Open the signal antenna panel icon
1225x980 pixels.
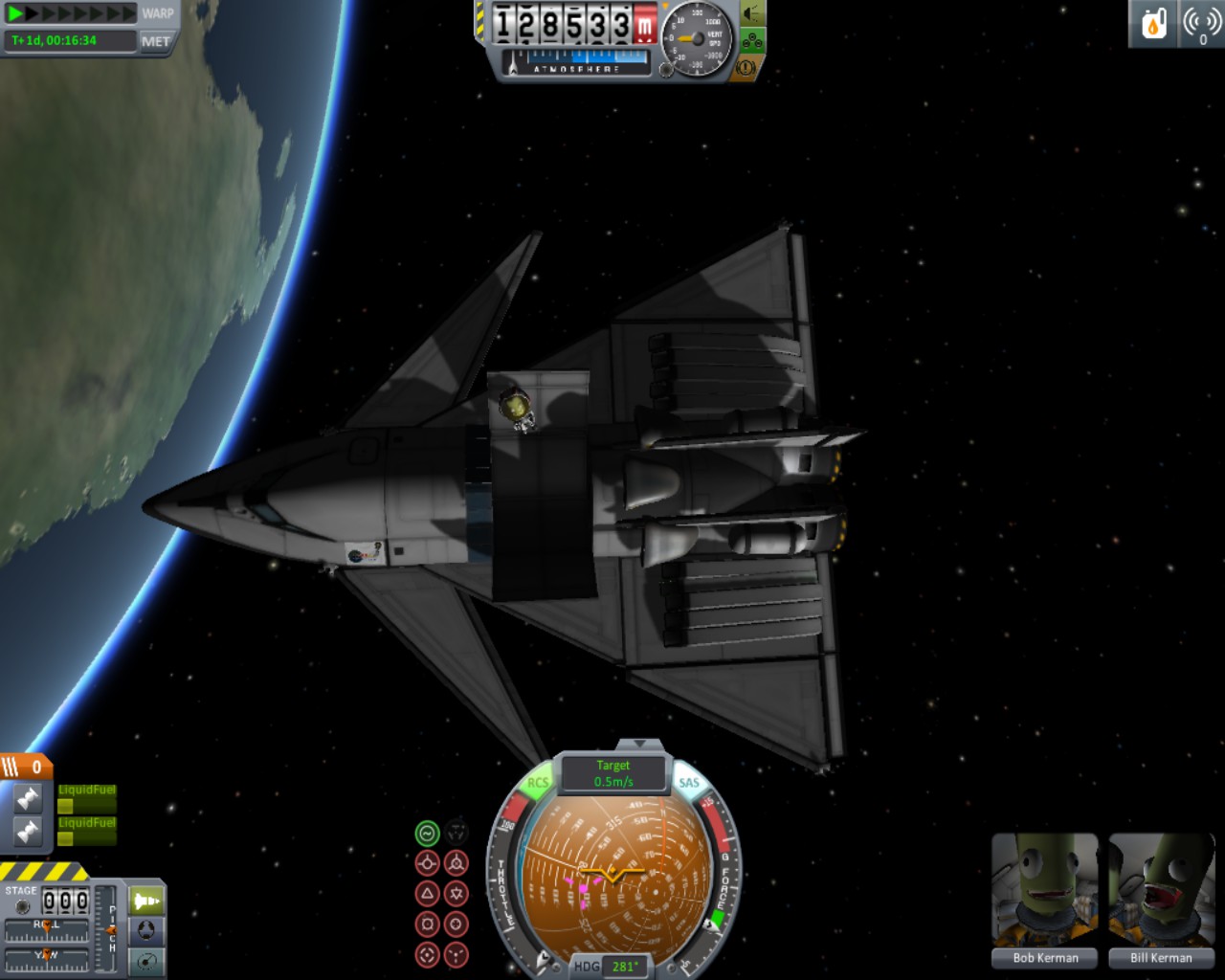tap(1202, 23)
